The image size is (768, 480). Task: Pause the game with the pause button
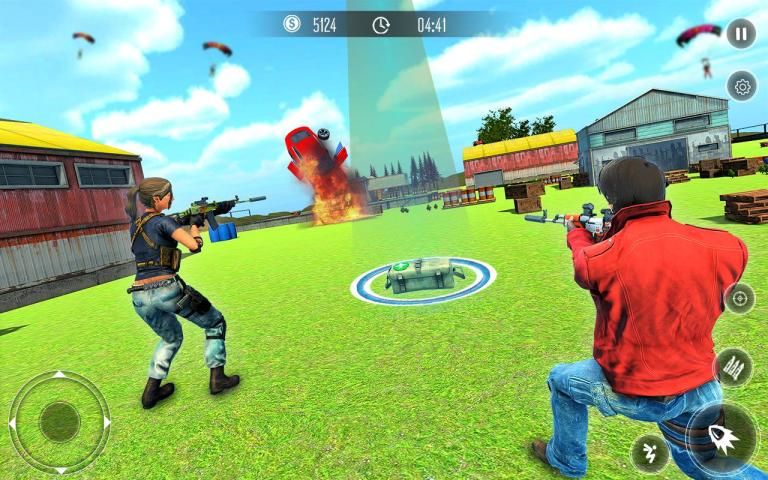click(740, 34)
